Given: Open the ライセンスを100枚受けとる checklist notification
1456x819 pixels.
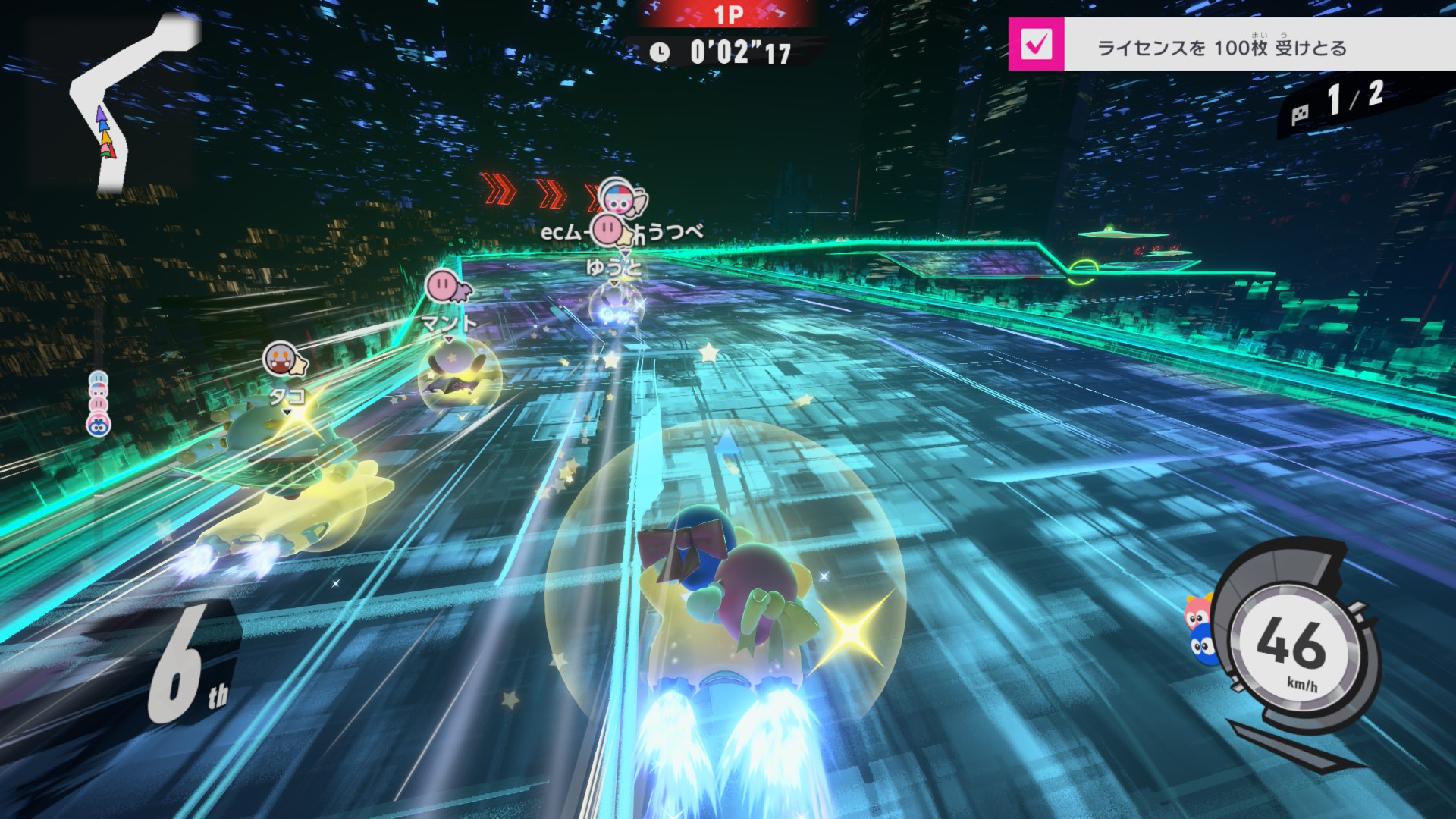Looking at the screenshot, I should tap(1222, 48).
